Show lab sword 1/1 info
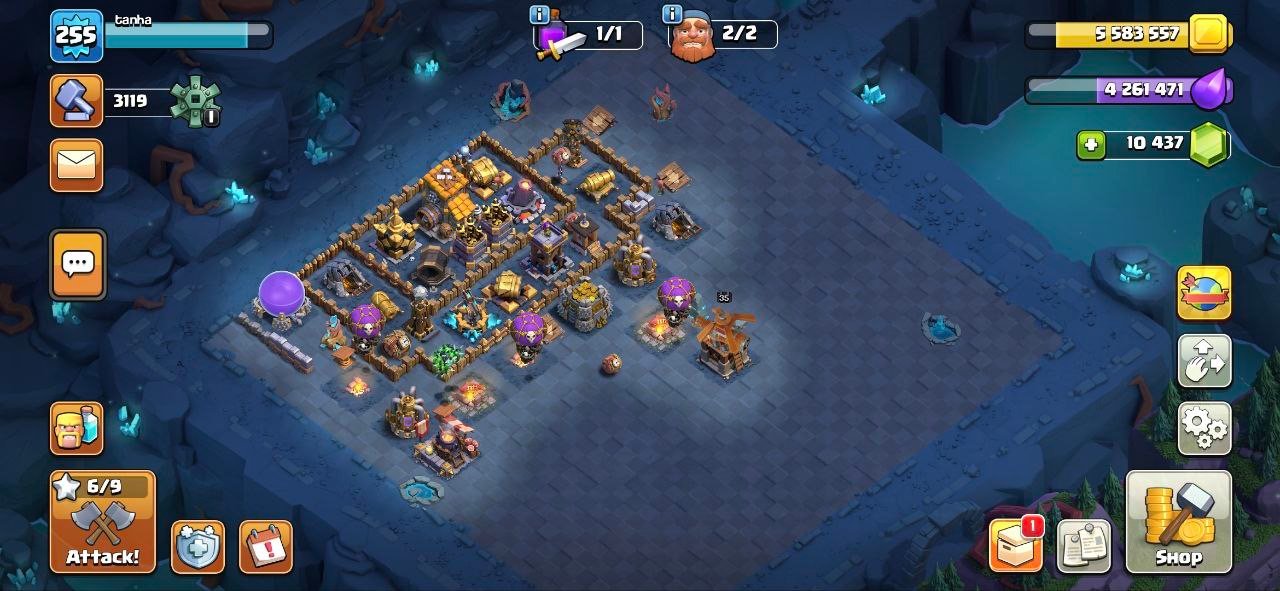 point(540,15)
